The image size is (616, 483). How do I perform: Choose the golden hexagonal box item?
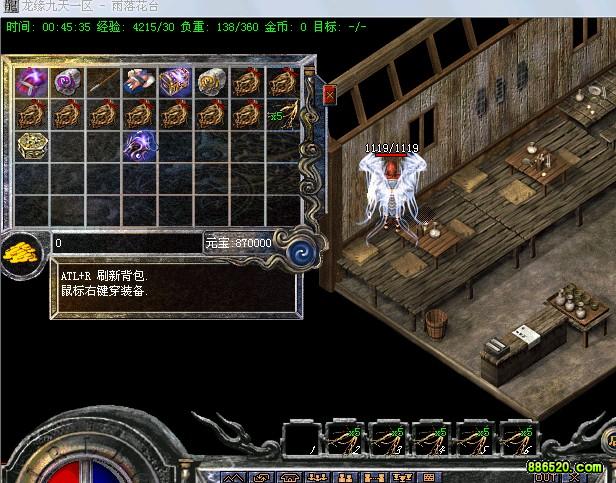(32, 146)
